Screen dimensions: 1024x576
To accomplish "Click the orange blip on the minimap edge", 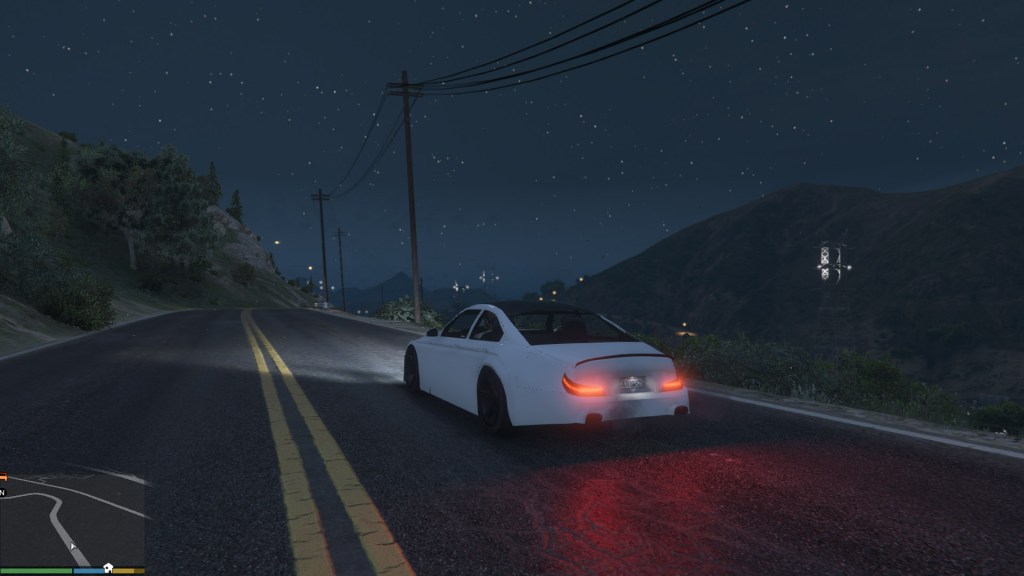I will [x=3, y=477].
